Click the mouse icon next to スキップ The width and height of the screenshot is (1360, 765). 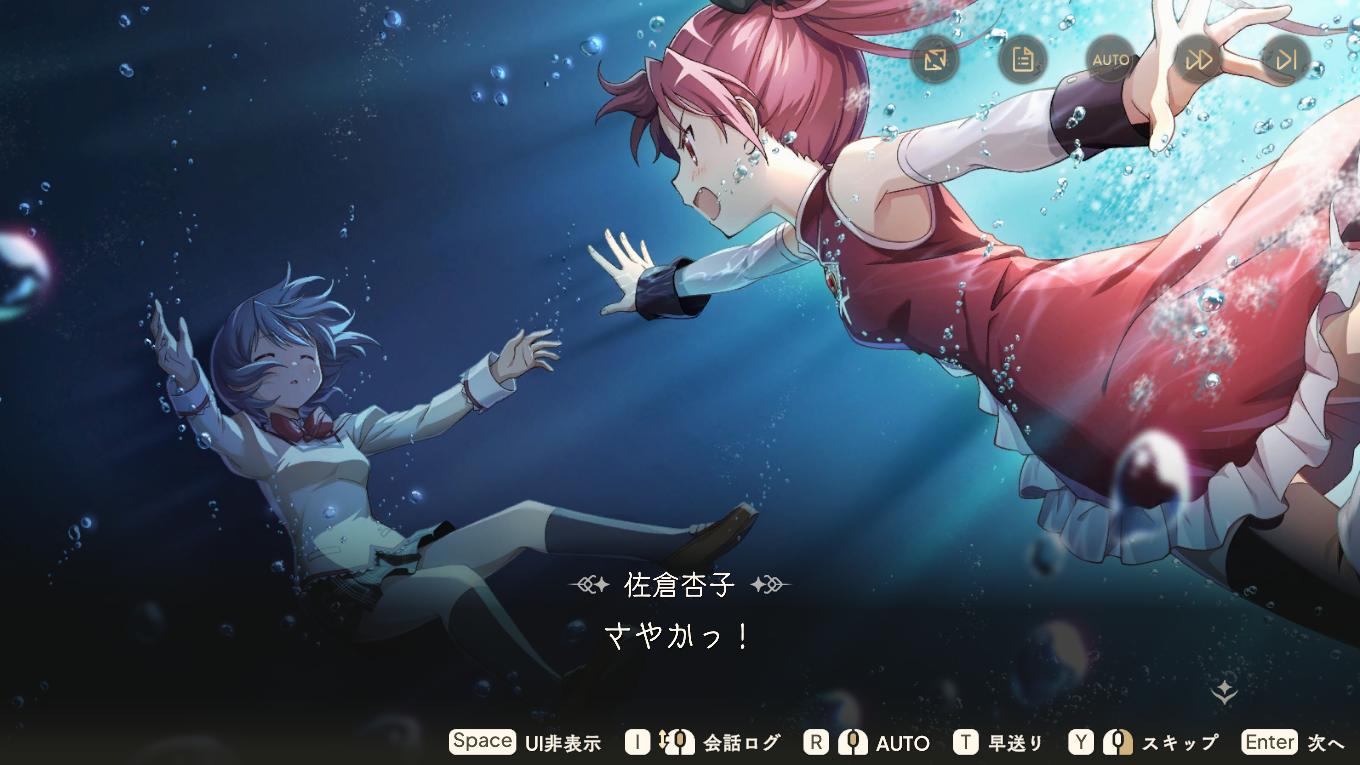1117,742
